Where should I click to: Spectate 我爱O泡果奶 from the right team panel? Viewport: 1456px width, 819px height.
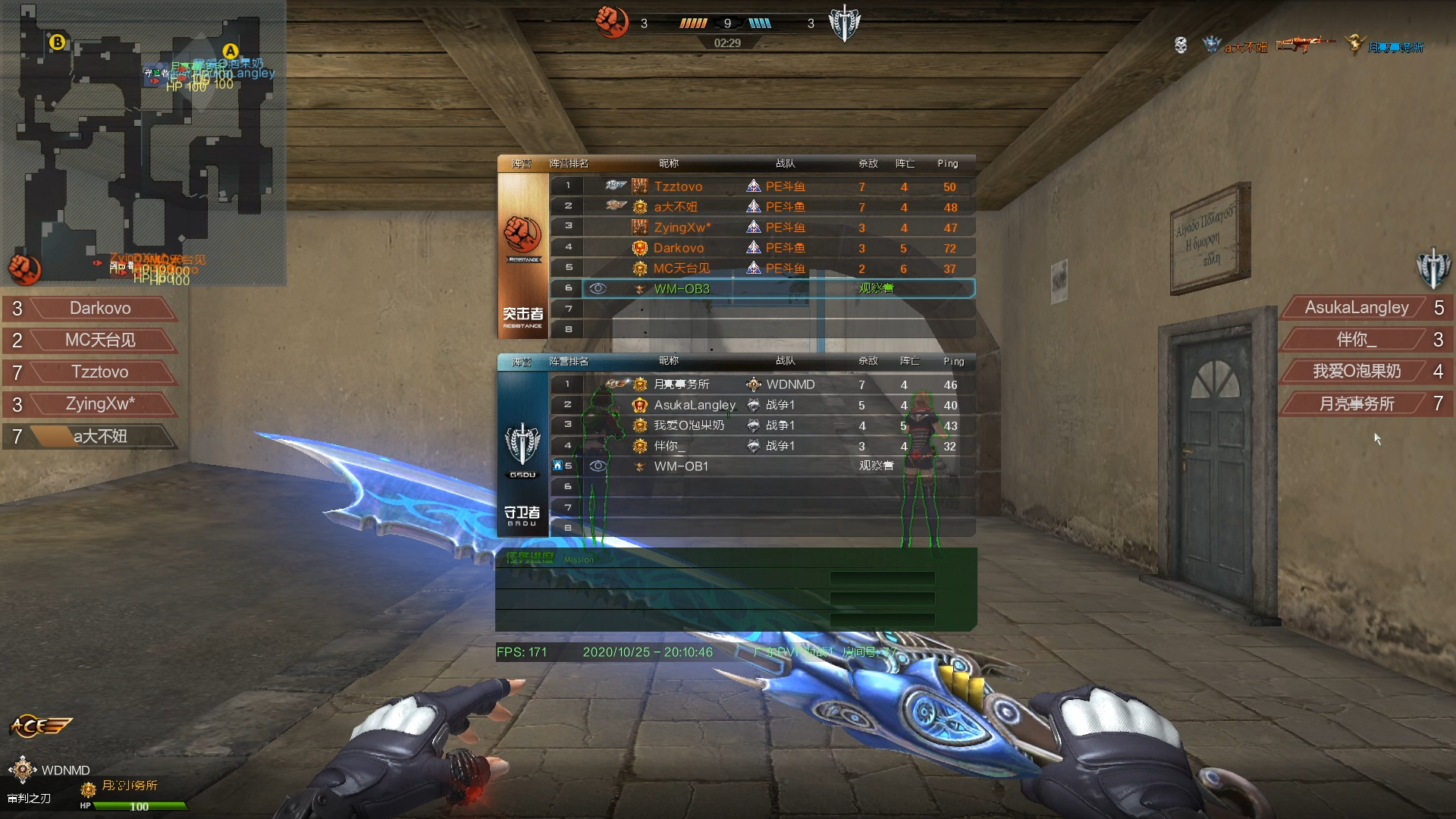pos(1357,372)
